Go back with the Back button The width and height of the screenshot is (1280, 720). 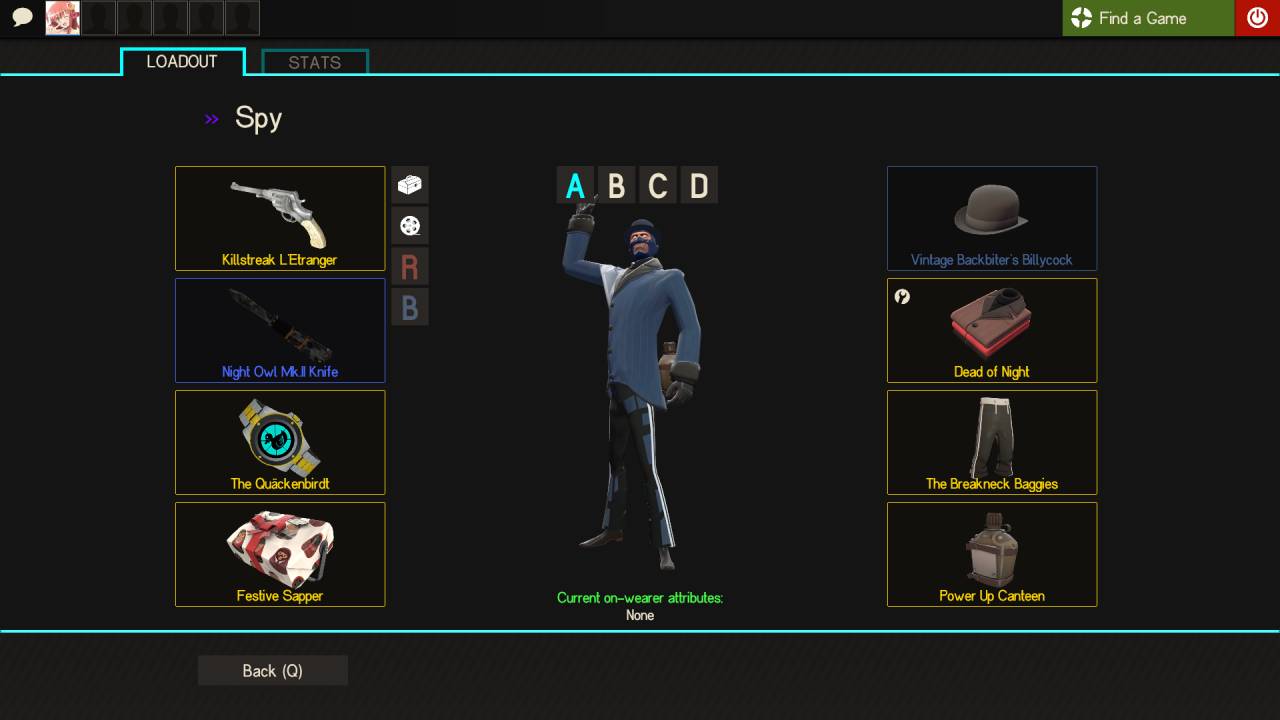[x=272, y=671]
